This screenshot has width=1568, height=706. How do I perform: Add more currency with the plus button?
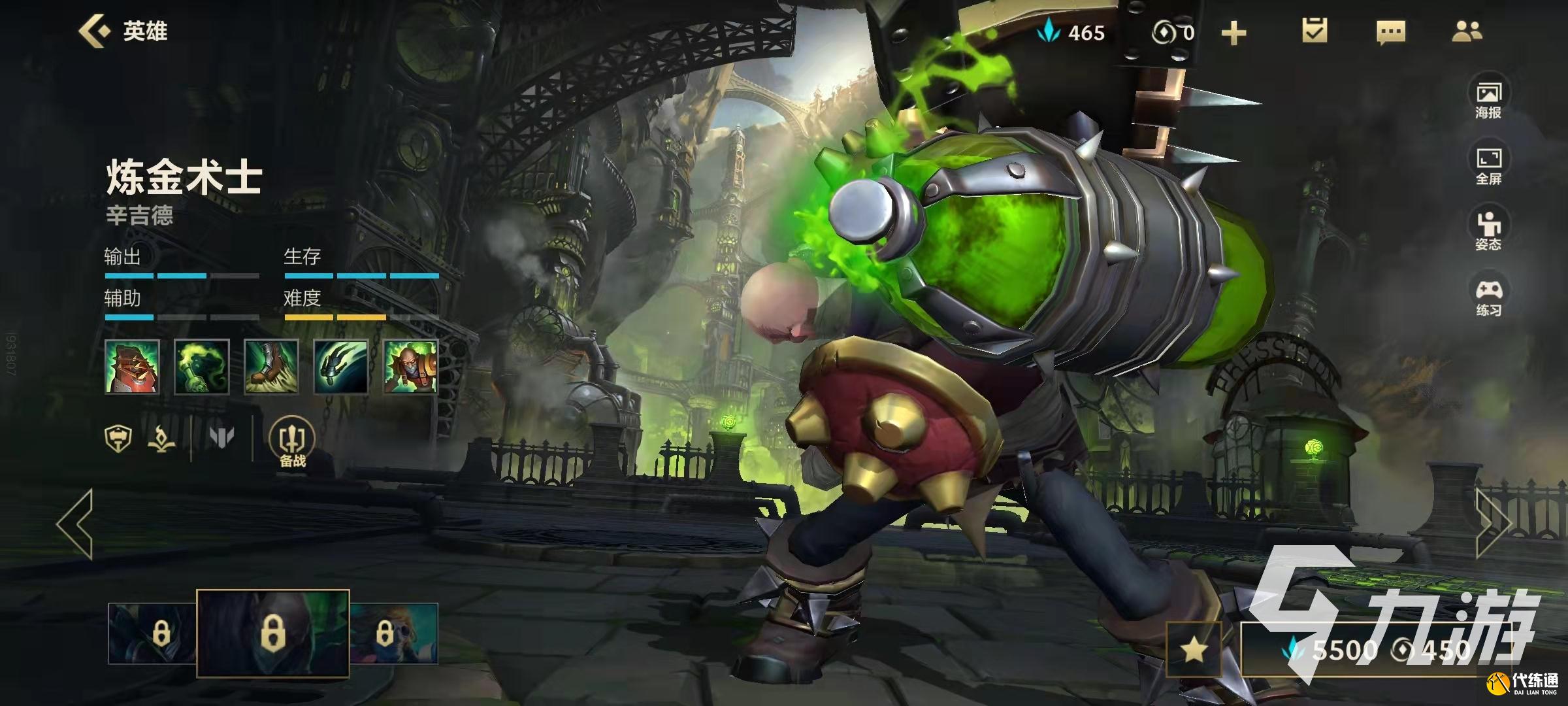pyautogui.click(x=1233, y=33)
